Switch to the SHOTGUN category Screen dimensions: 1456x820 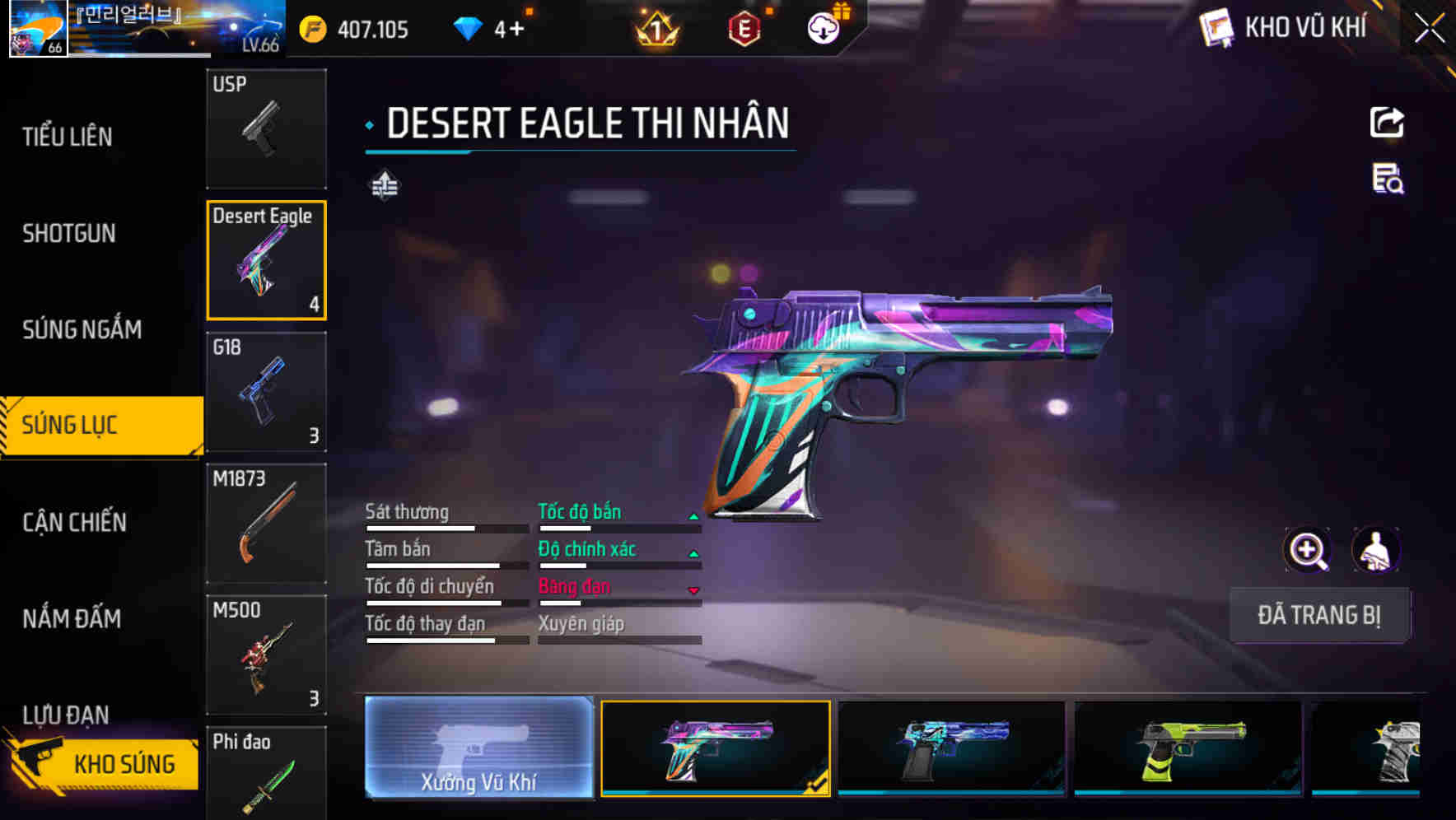69,233
